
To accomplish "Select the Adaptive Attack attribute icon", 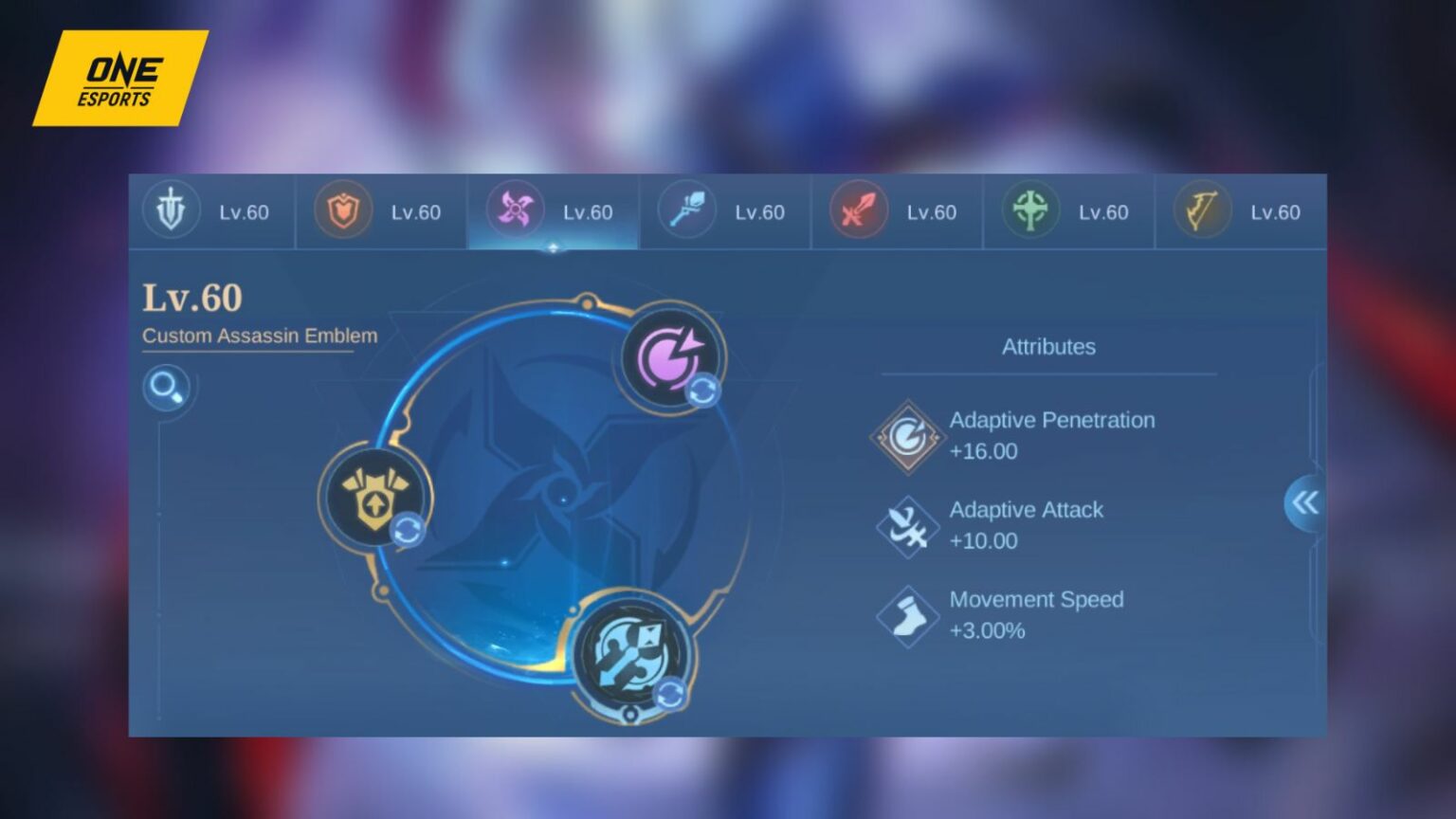I will [x=907, y=527].
